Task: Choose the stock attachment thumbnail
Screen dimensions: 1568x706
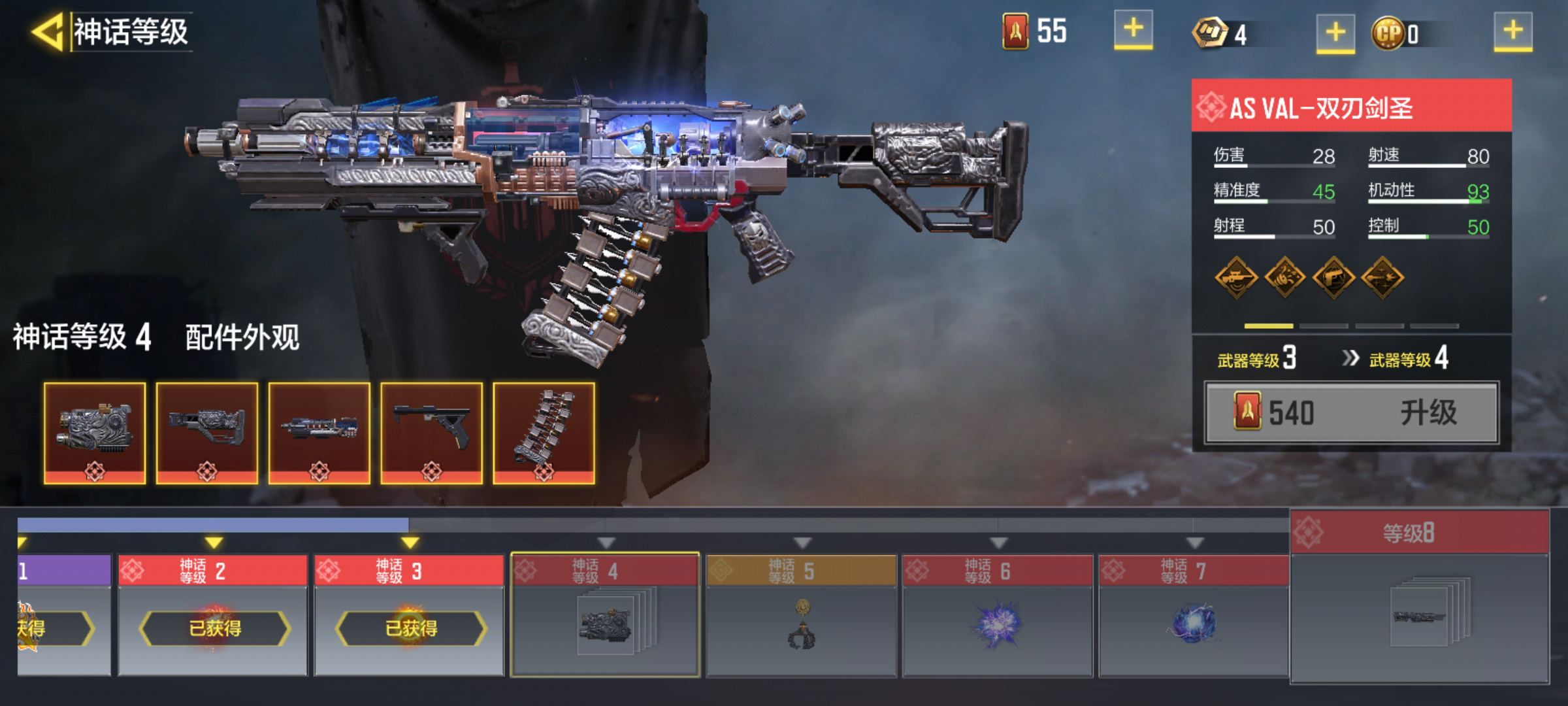Action: click(x=207, y=433)
